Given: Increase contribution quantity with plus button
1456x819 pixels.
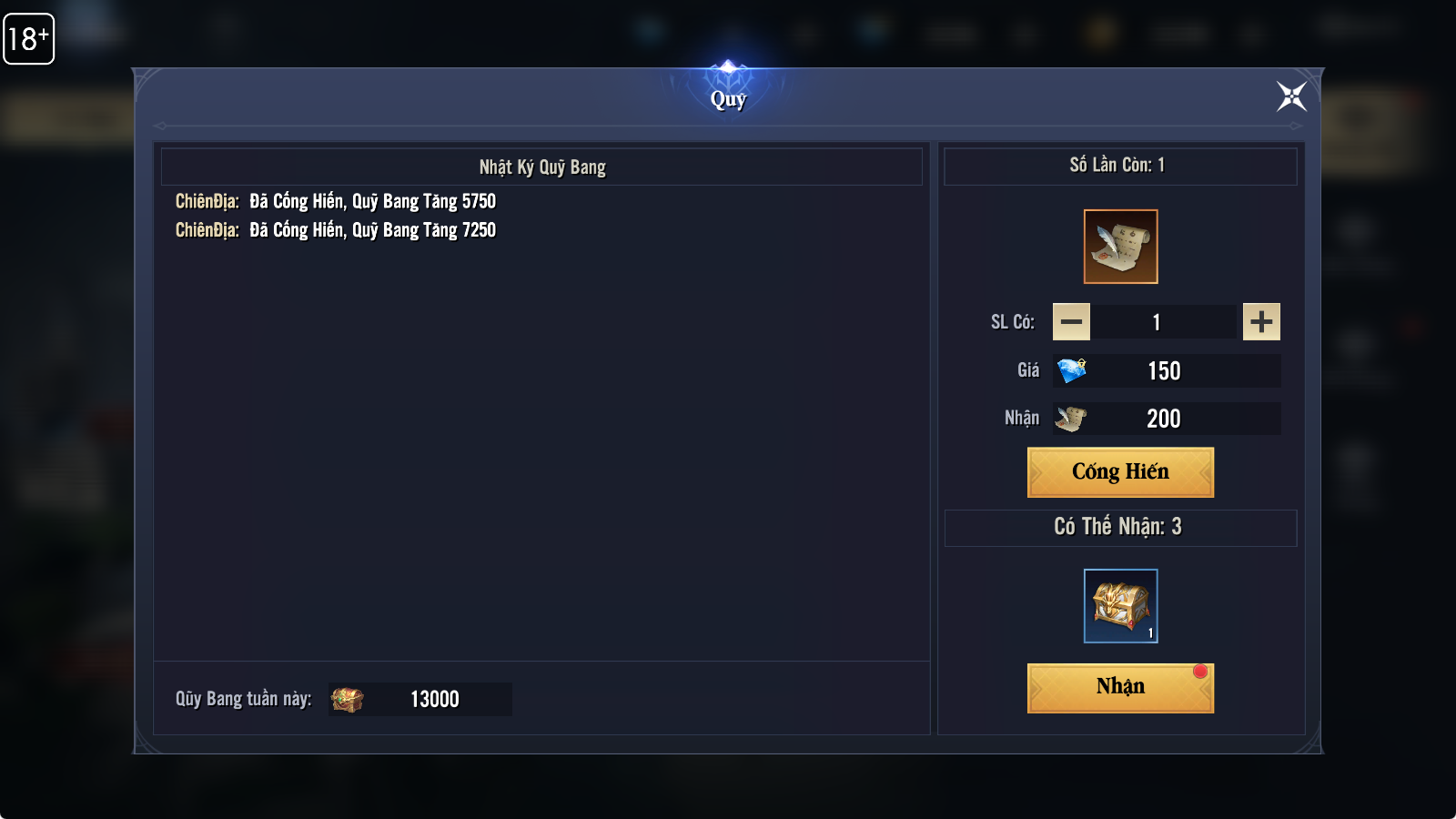Looking at the screenshot, I should 1261,322.
